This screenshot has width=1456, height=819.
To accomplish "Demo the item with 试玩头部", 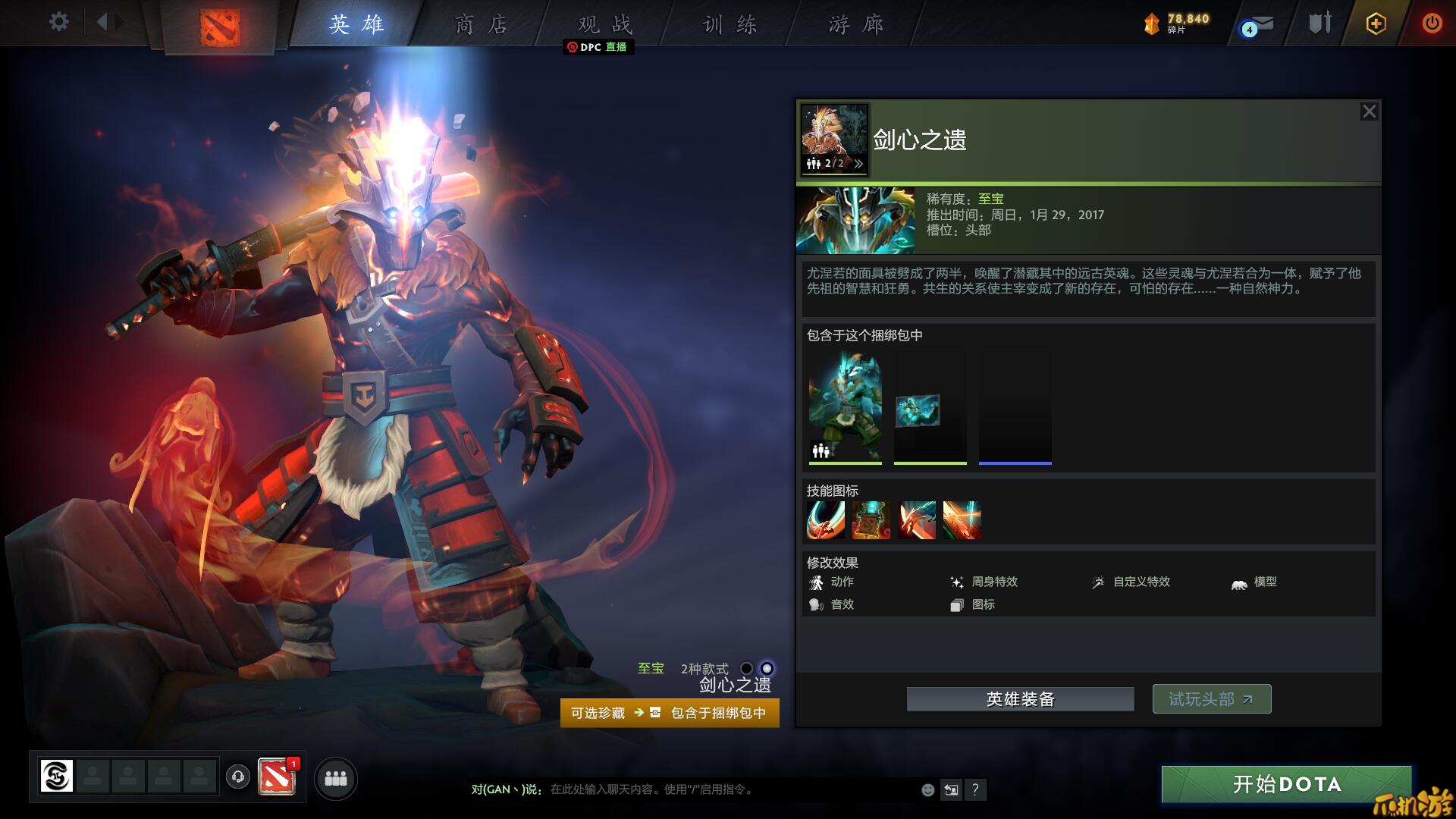I will 1211,699.
